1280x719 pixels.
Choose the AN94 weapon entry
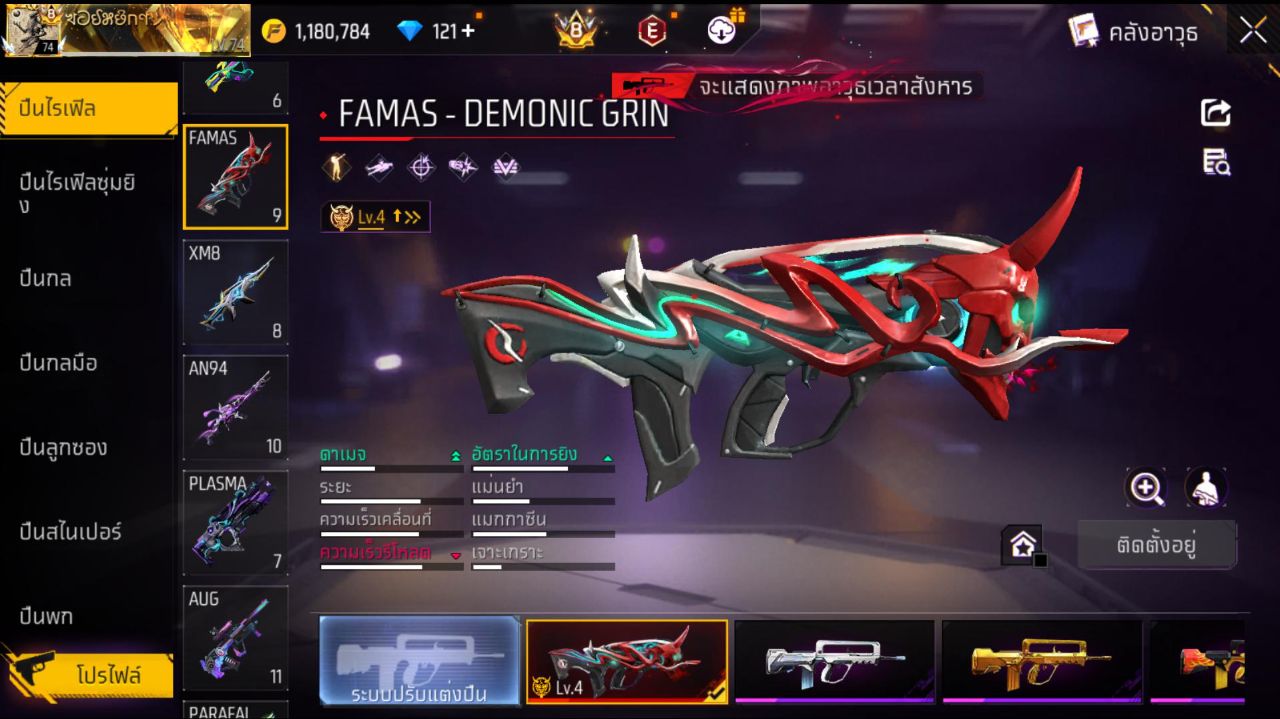coord(235,407)
